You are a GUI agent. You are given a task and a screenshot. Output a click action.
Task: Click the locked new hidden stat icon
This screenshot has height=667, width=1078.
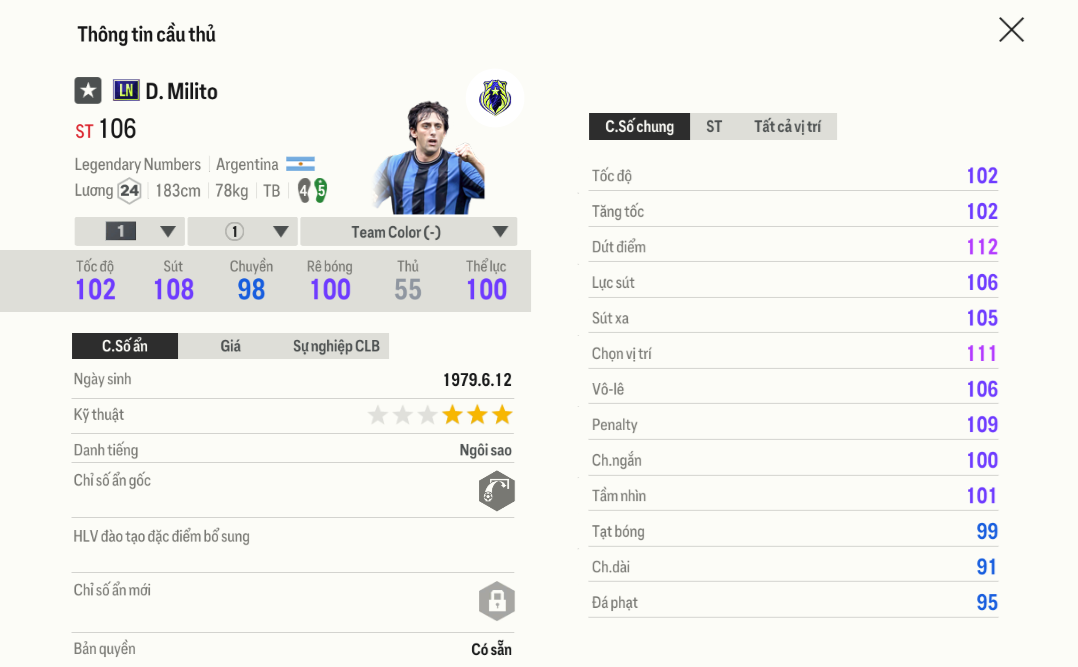[496, 601]
